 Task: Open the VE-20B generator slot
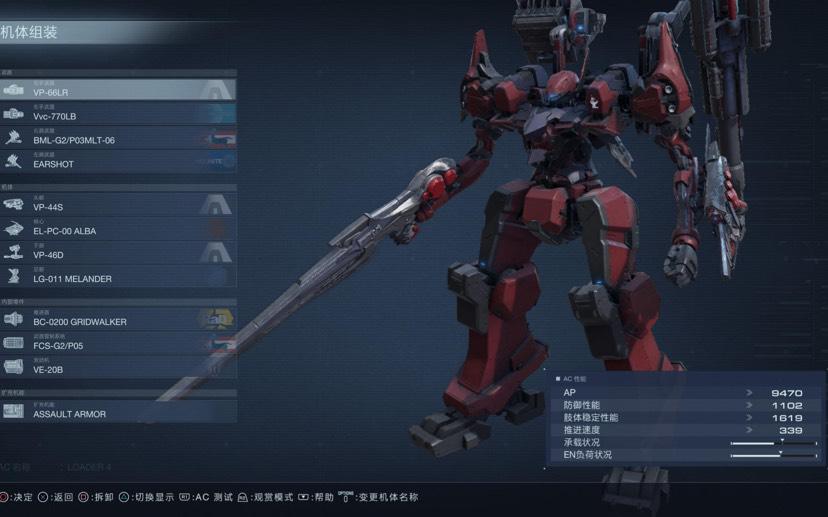[x=118, y=368]
